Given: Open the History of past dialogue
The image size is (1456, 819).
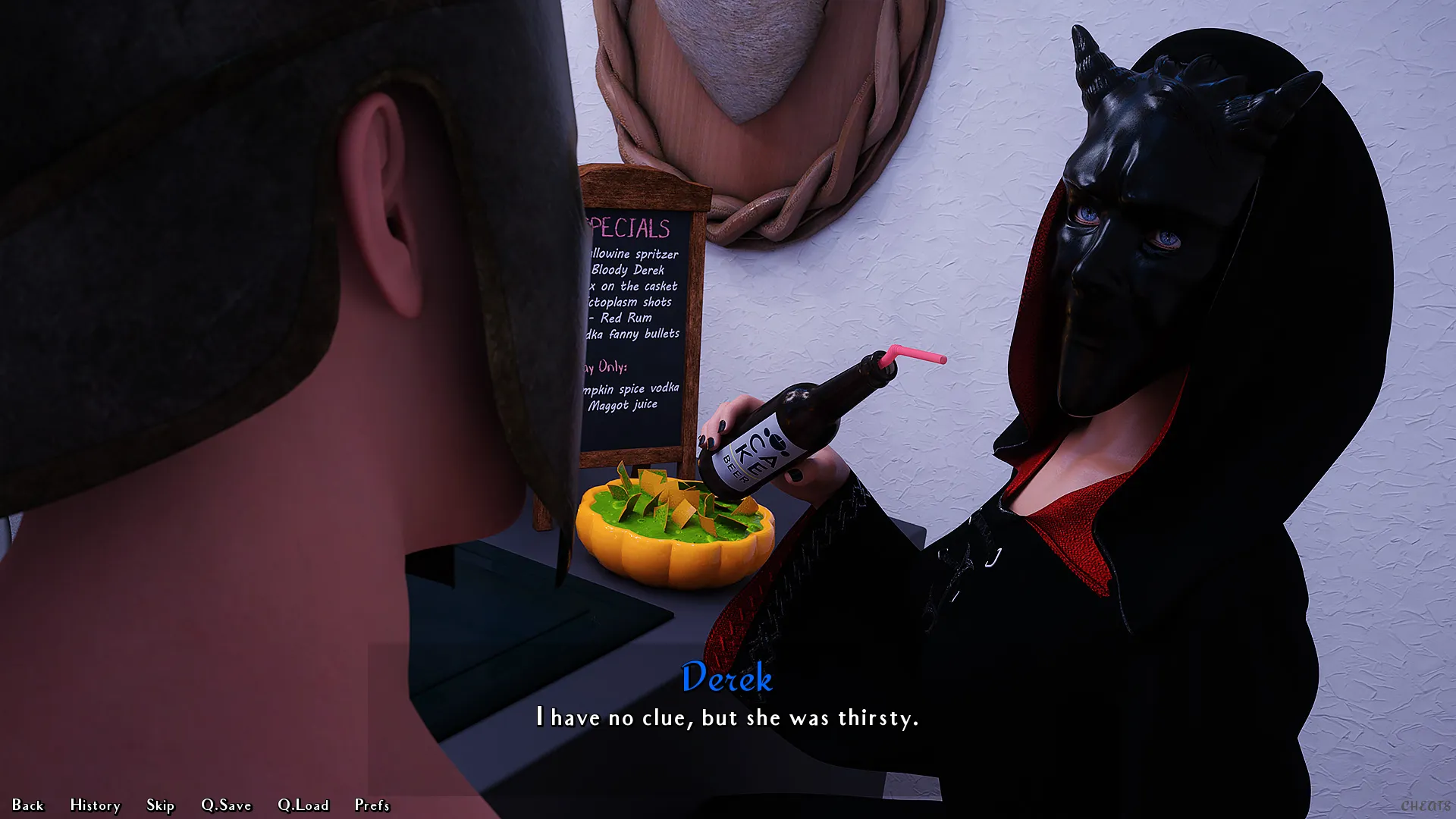Looking at the screenshot, I should point(95,805).
